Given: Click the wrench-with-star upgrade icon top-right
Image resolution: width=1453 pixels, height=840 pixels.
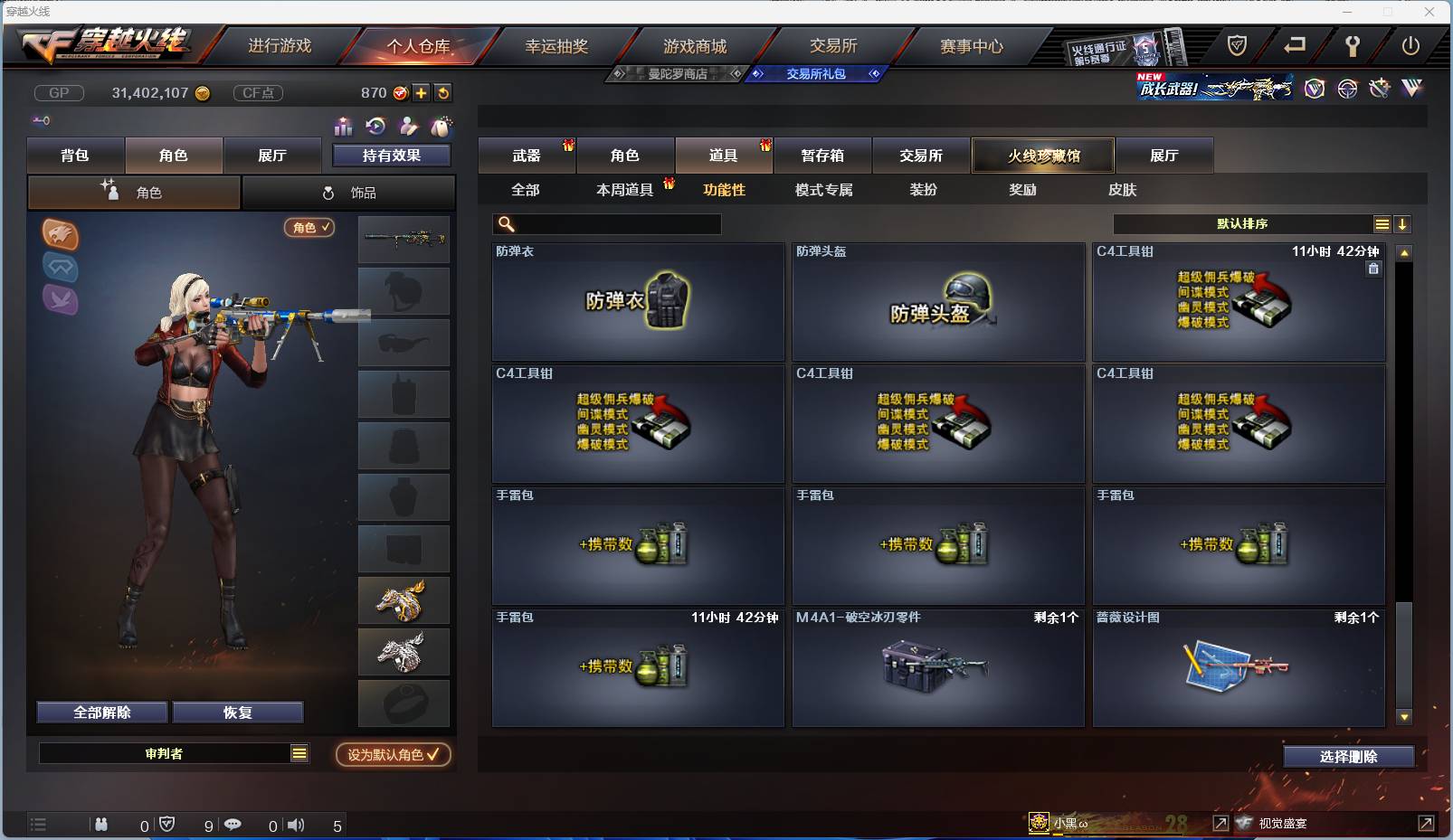Looking at the screenshot, I should point(1378,88).
